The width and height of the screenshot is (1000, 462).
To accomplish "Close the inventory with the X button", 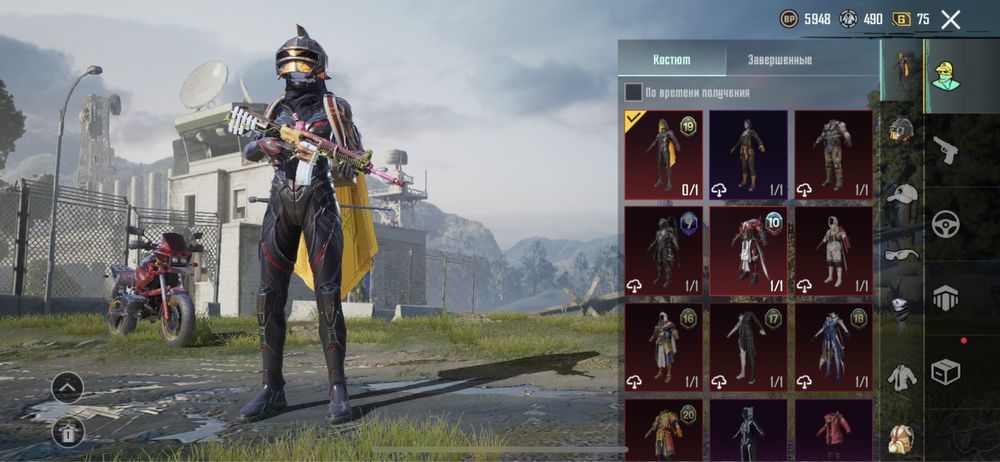I will (950, 19).
